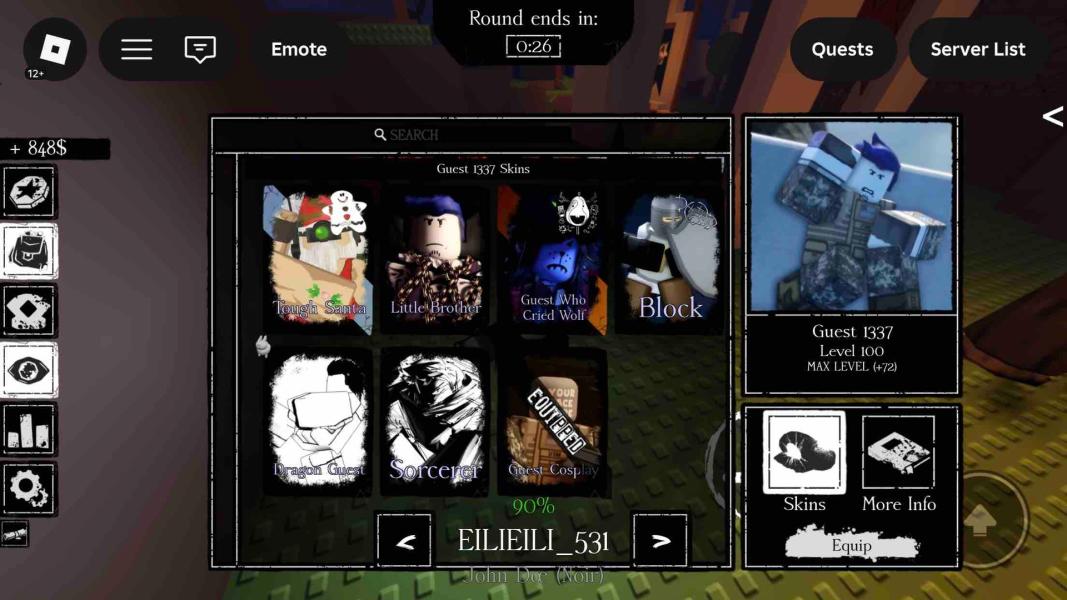Select Guest Who Cried Wolf skin
The image size is (1067, 600).
click(x=553, y=258)
